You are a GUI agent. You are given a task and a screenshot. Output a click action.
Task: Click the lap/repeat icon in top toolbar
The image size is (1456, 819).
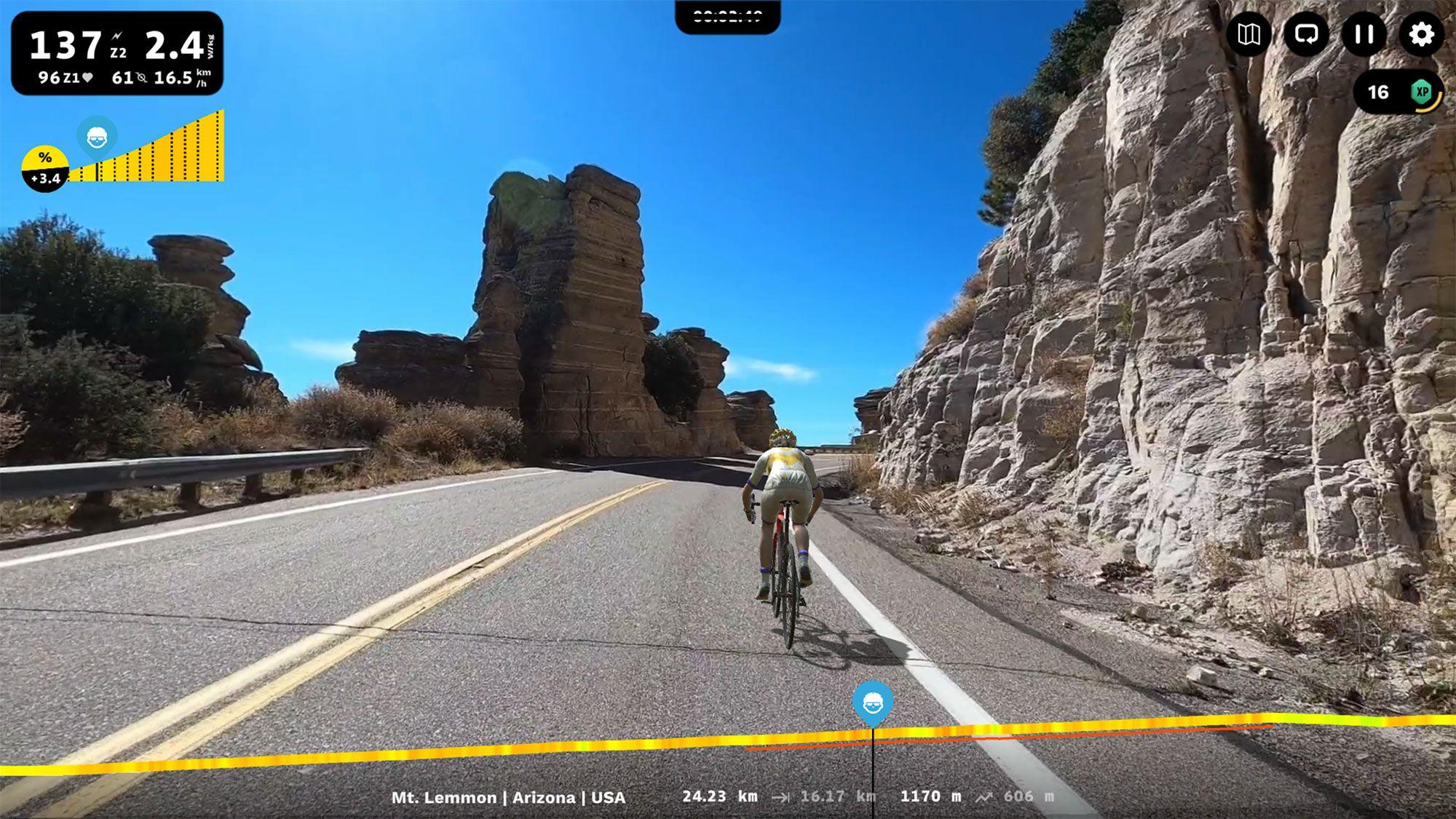1306,34
